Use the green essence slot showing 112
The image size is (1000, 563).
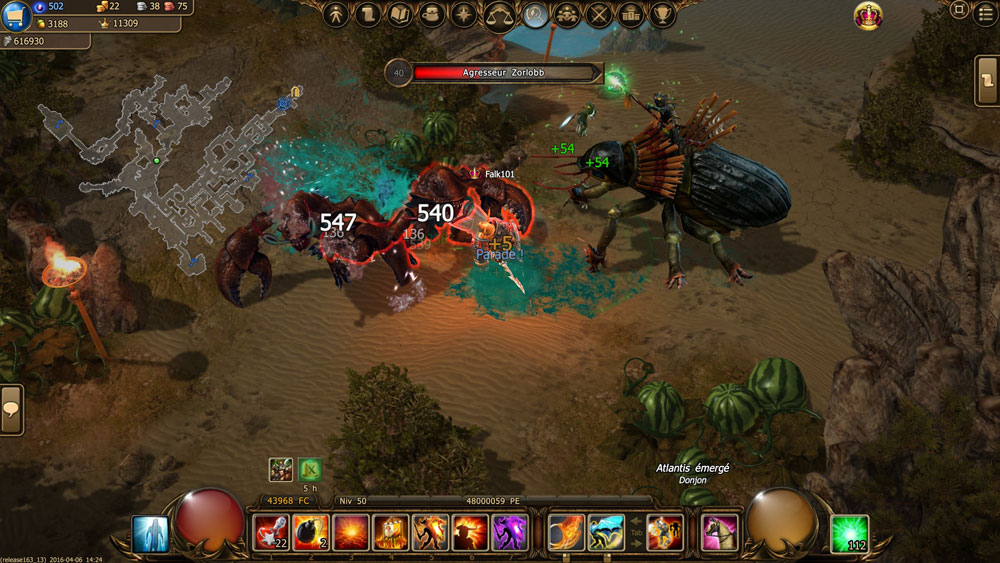click(x=849, y=533)
